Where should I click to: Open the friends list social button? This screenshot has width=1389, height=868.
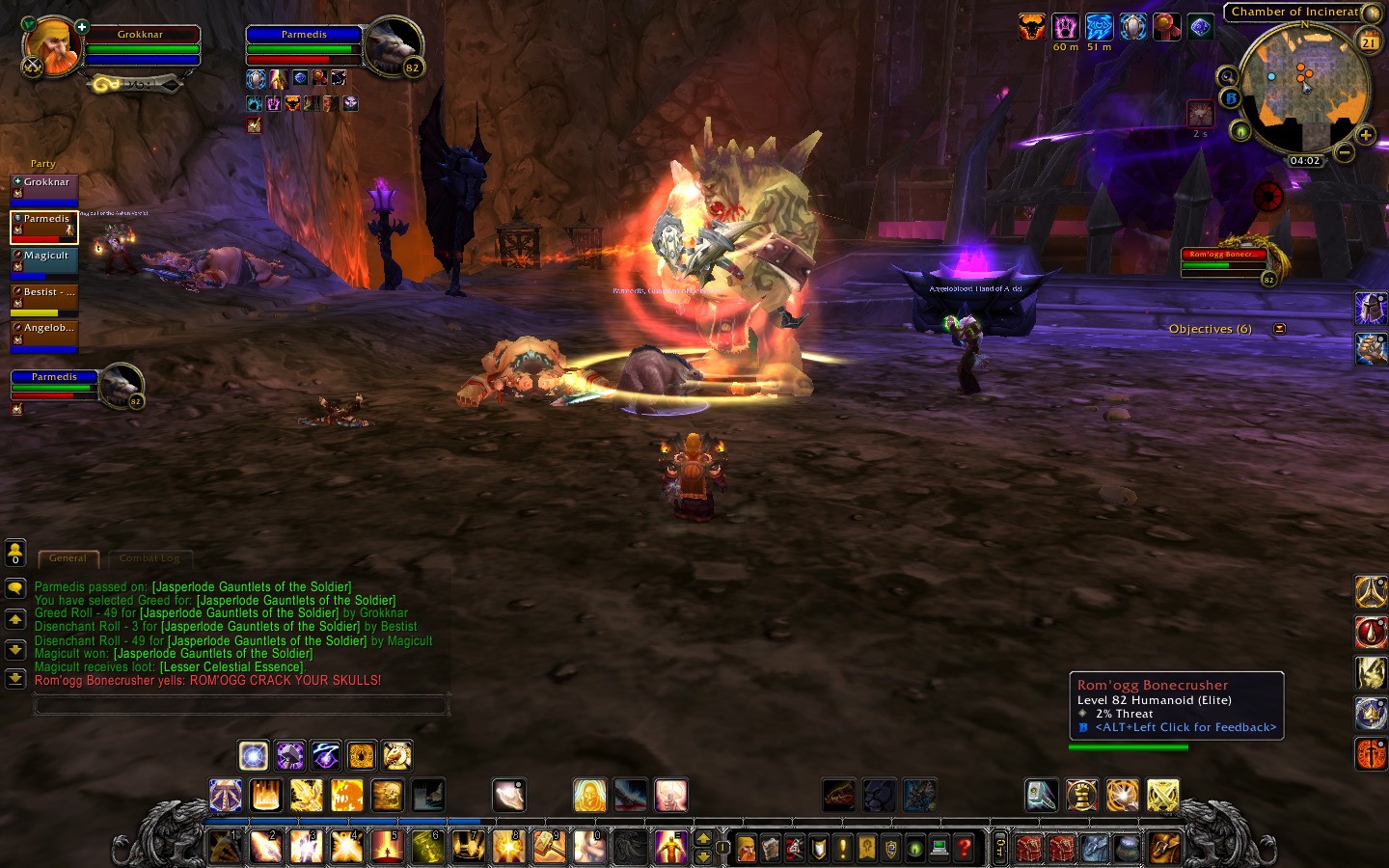15,553
